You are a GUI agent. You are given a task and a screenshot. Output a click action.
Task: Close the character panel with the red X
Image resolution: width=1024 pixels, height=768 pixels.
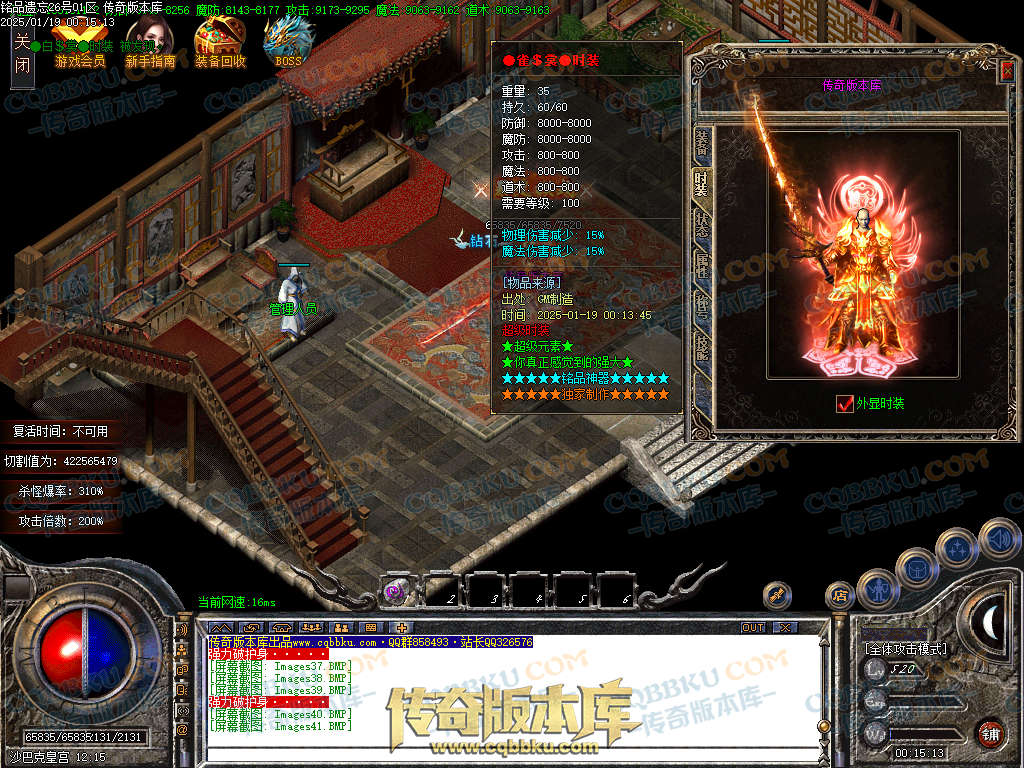[x=1007, y=70]
